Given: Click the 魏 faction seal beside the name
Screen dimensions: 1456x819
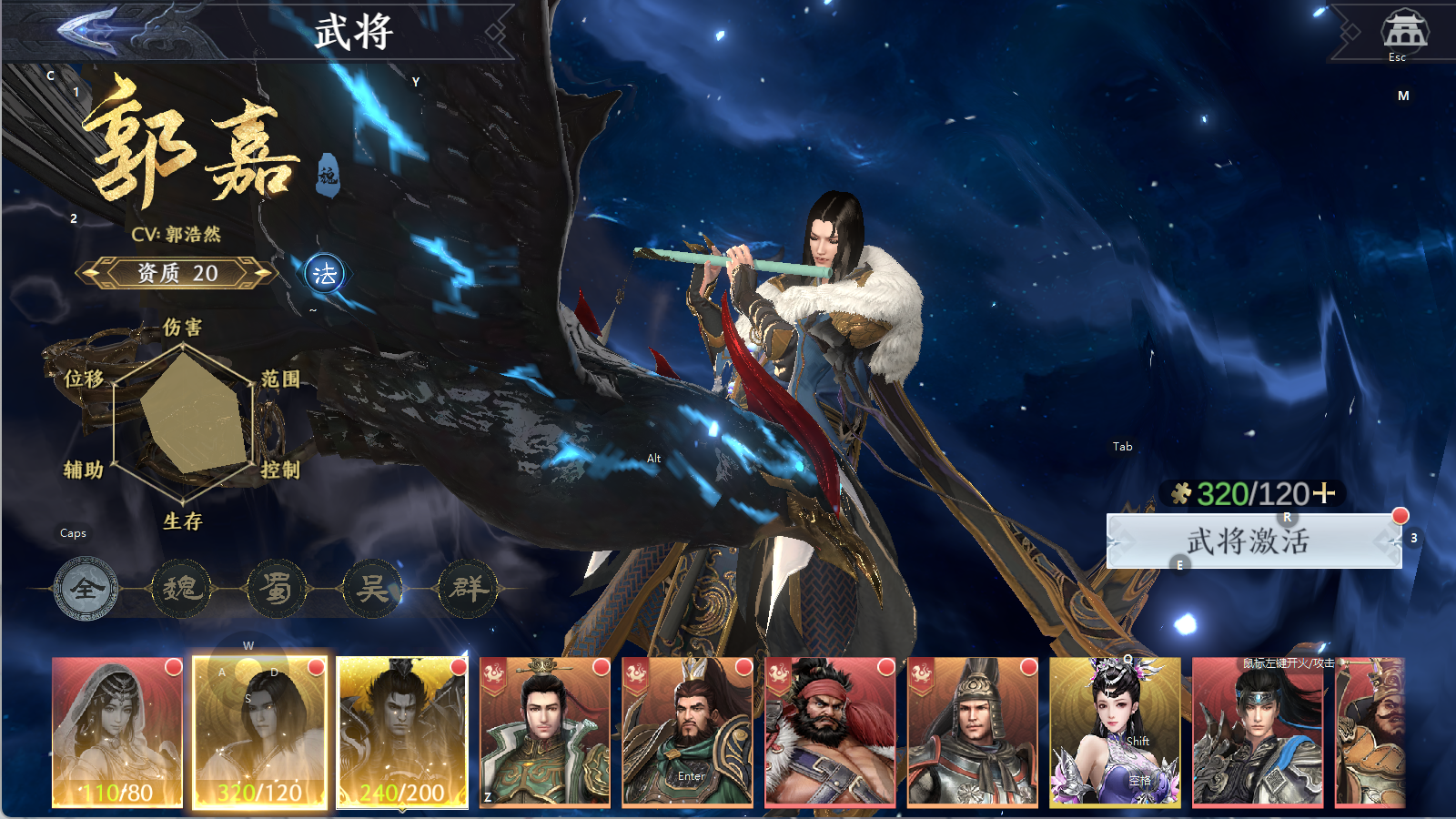Looking at the screenshot, I should coord(328,175).
